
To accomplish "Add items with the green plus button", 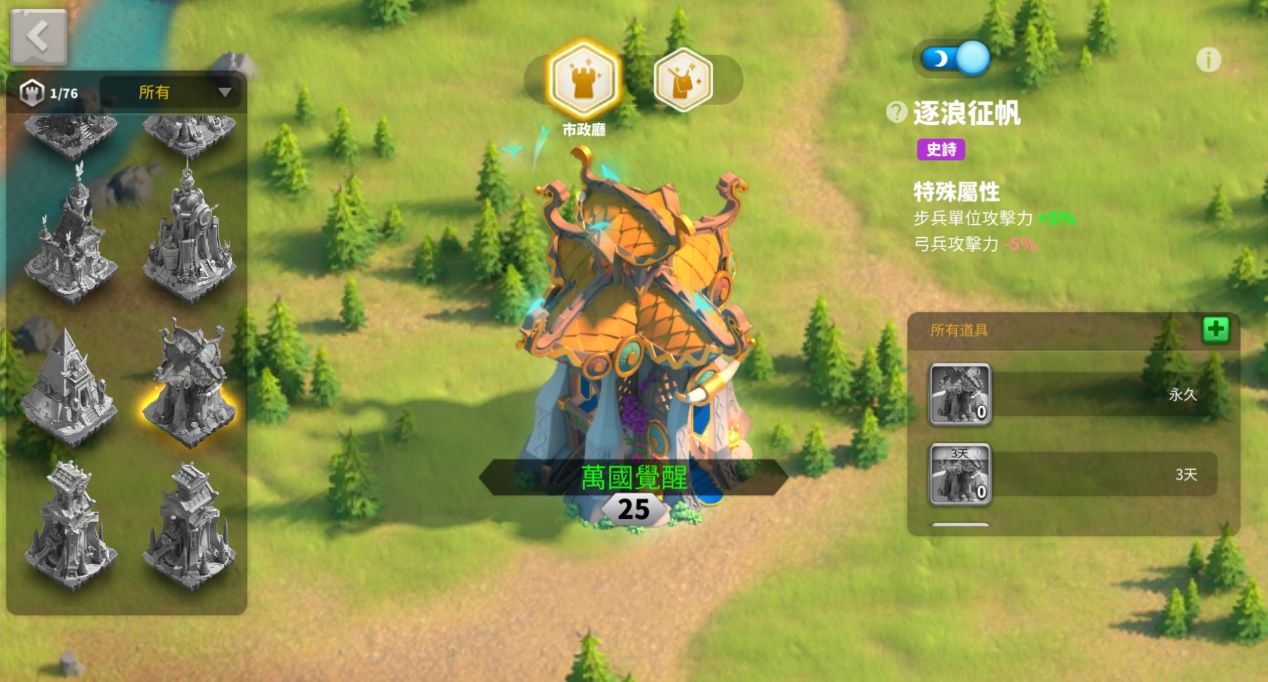I will [x=1215, y=330].
